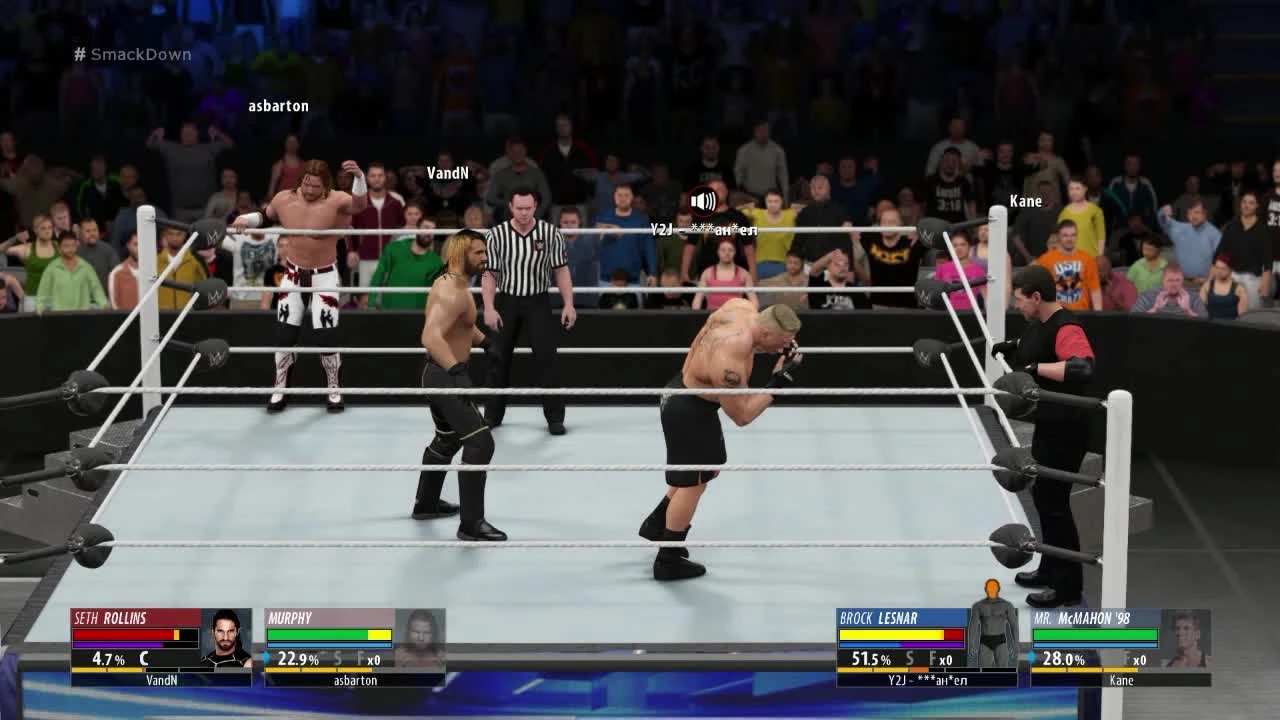
Task: Click the Finisher counter on Mr. McMahon's HUD
Action: [1135, 659]
